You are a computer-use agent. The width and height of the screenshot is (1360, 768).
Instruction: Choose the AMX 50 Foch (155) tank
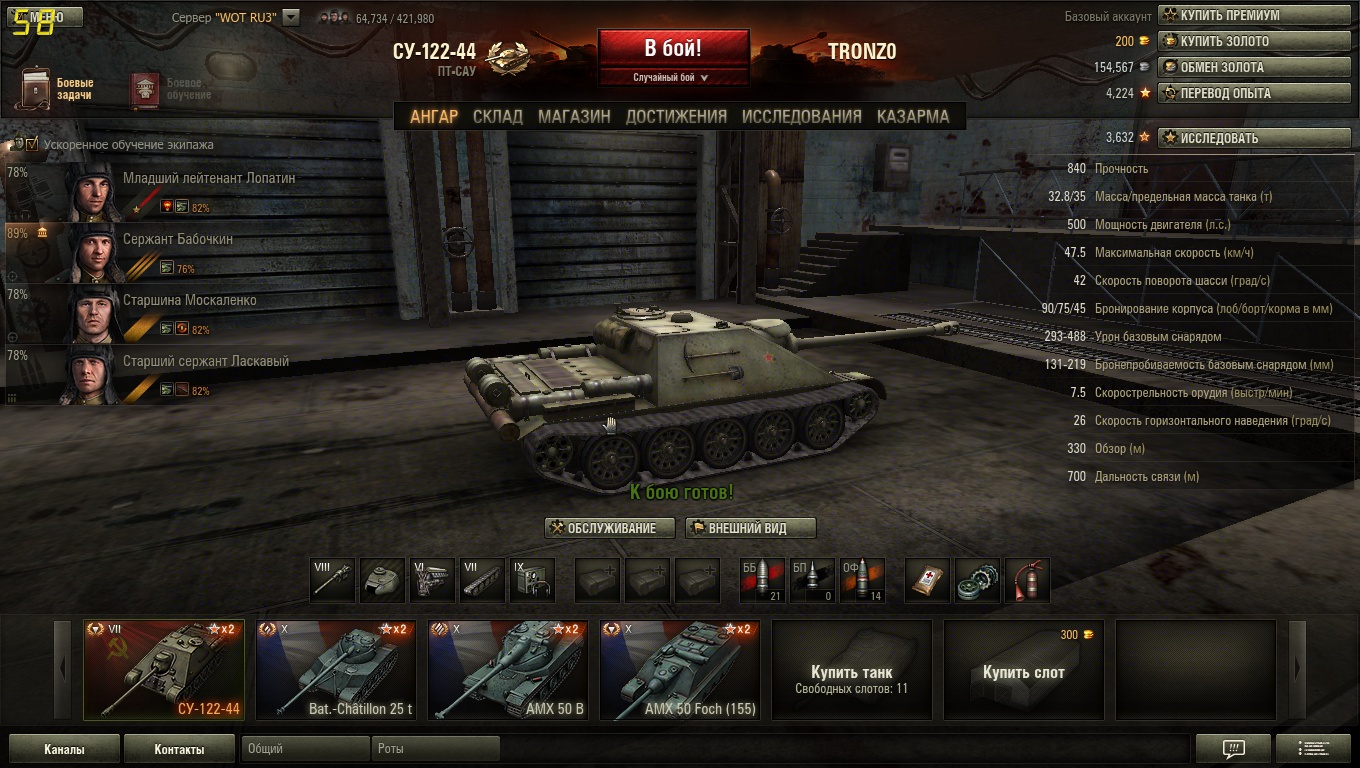point(680,670)
